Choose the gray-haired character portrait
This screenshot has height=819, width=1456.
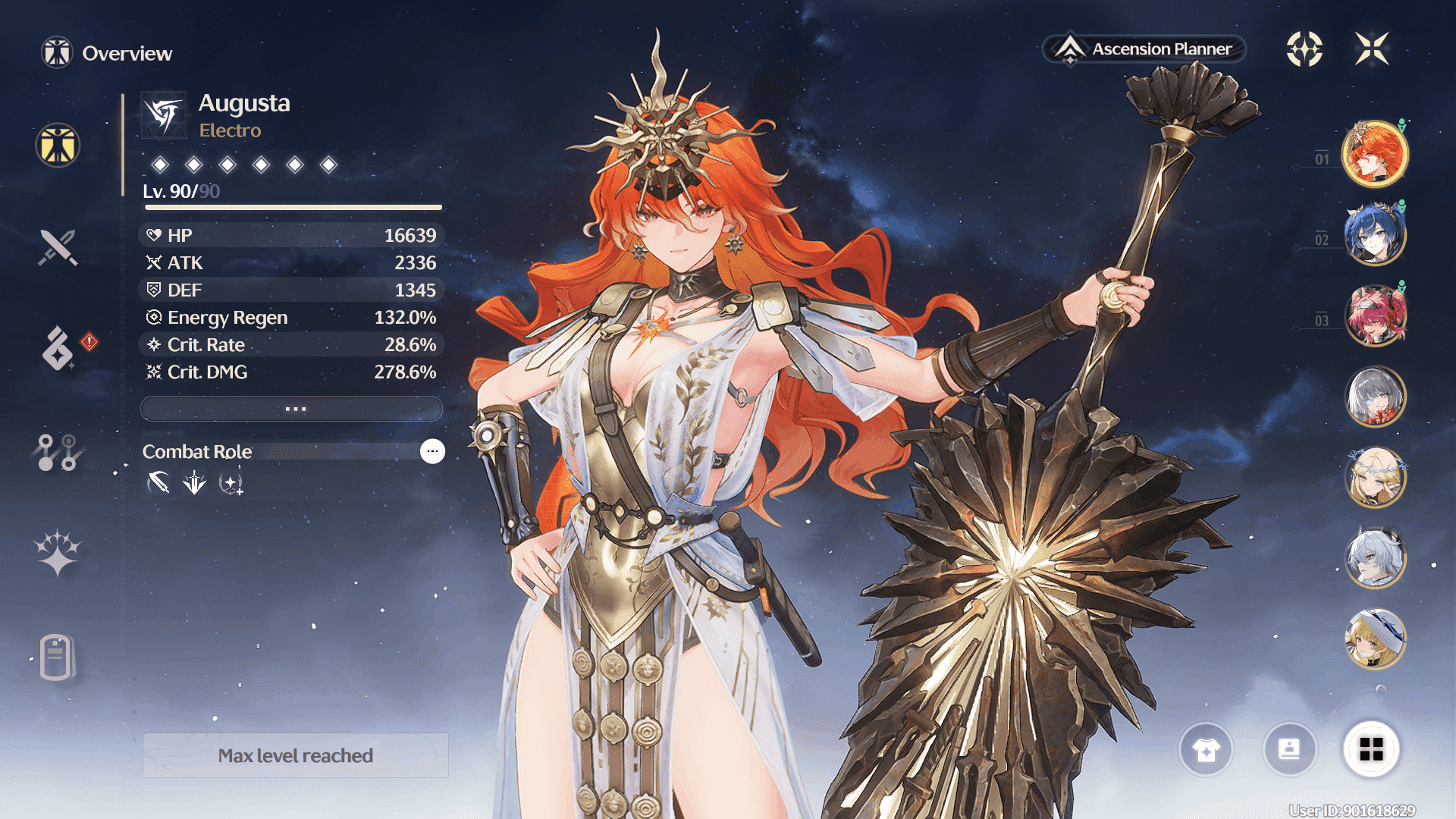(1374, 396)
